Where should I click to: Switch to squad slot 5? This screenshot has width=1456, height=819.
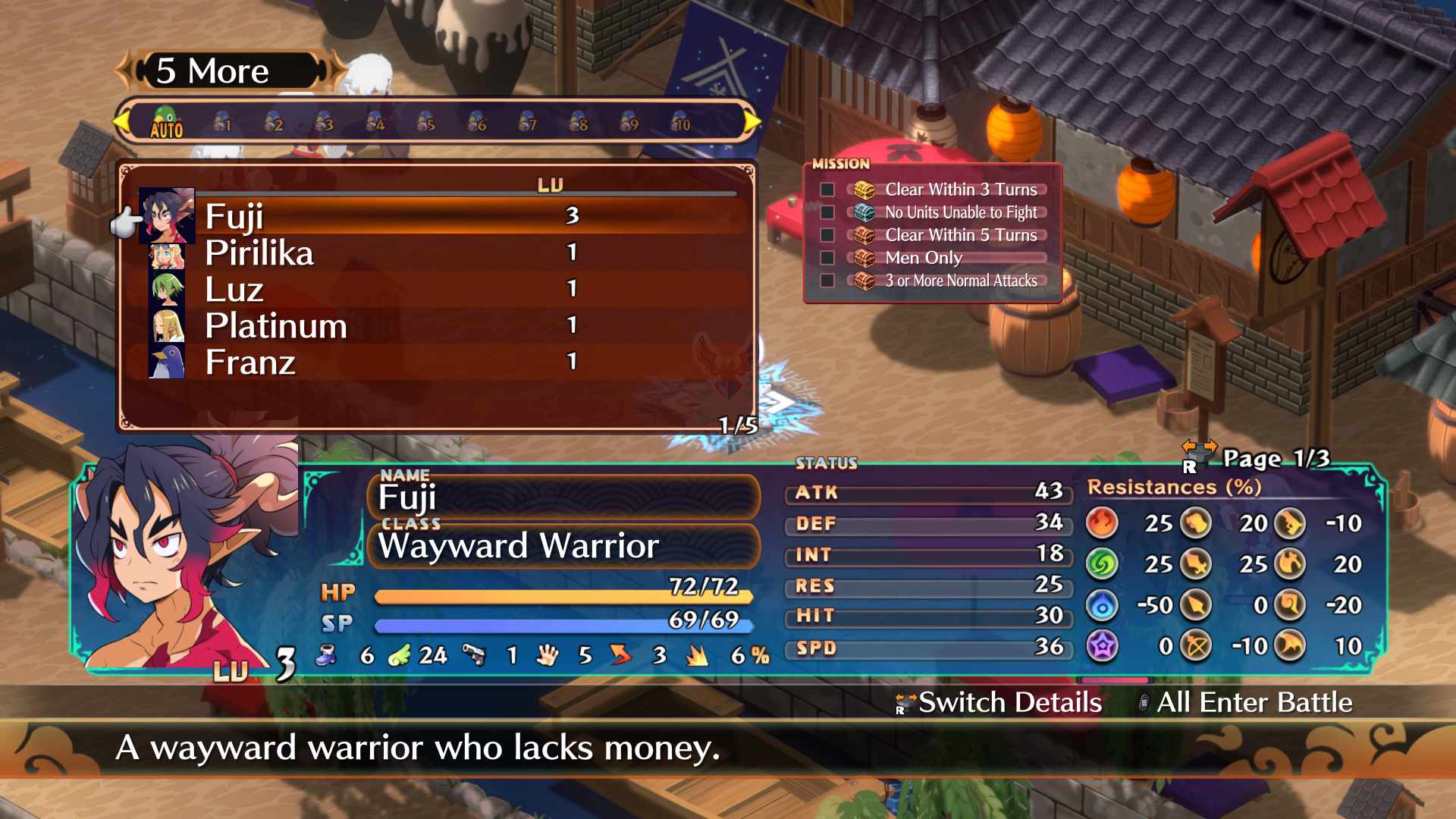[426, 123]
